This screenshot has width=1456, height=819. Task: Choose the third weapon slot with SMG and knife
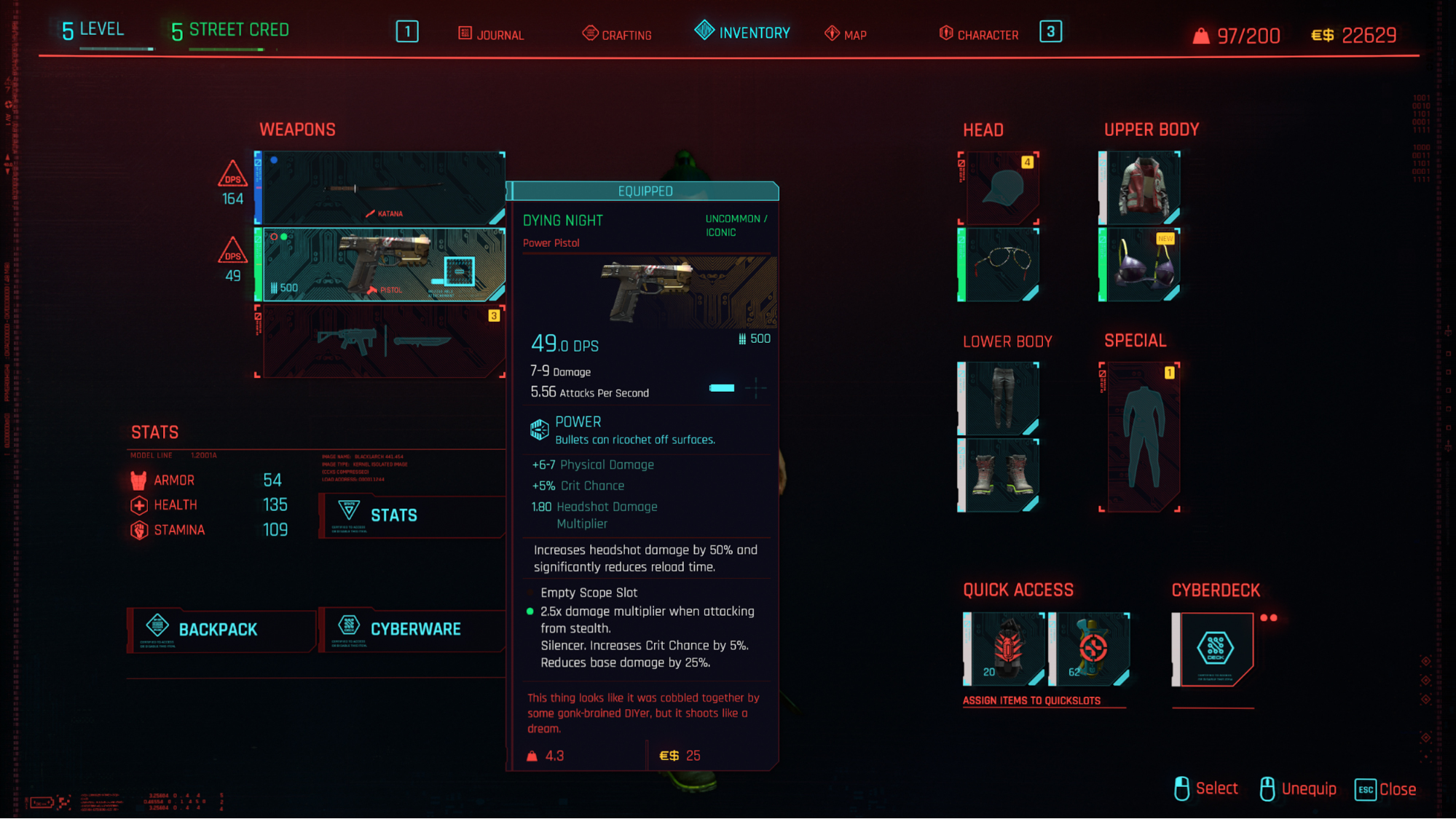tap(380, 341)
